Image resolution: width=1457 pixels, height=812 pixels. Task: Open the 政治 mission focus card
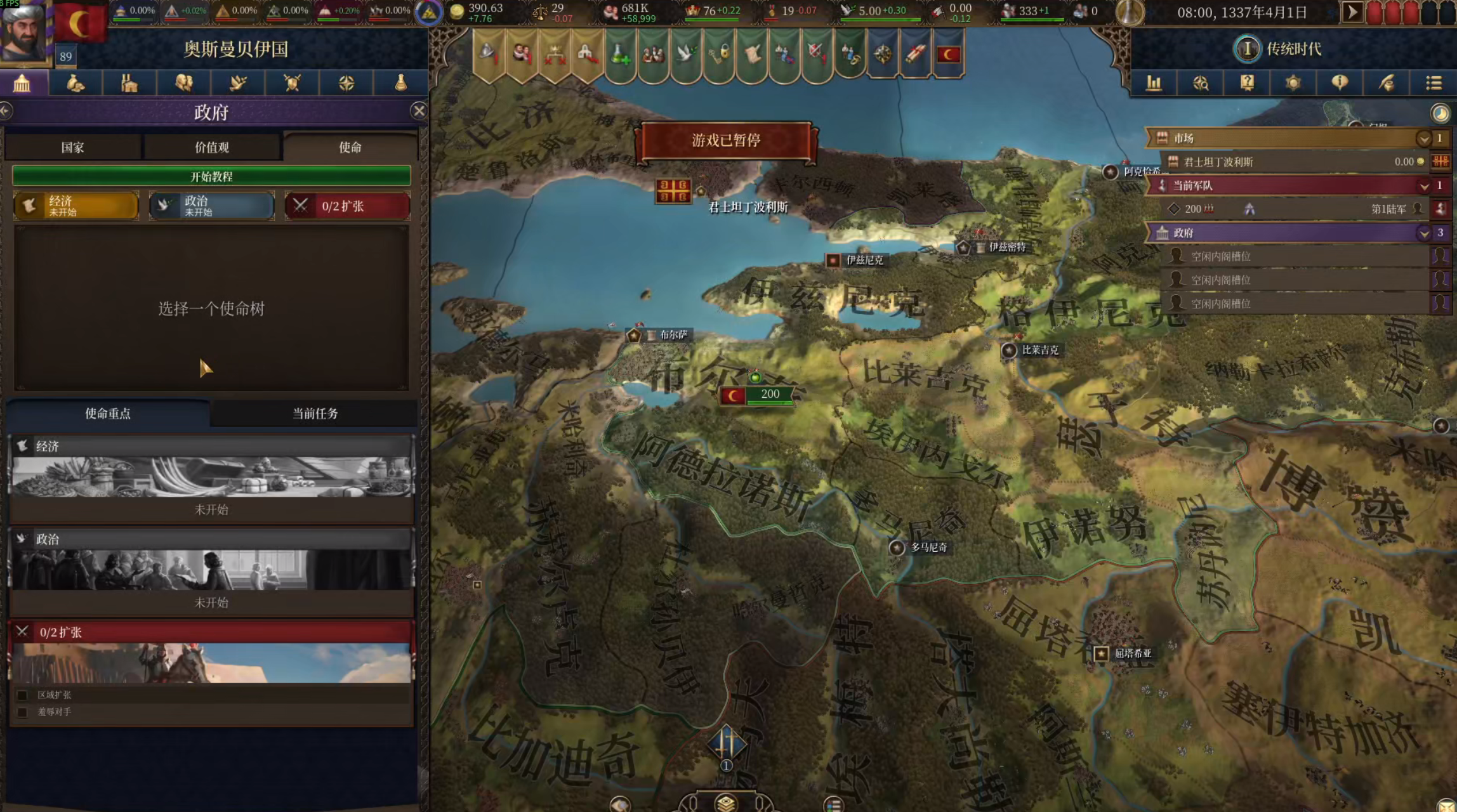(x=211, y=571)
